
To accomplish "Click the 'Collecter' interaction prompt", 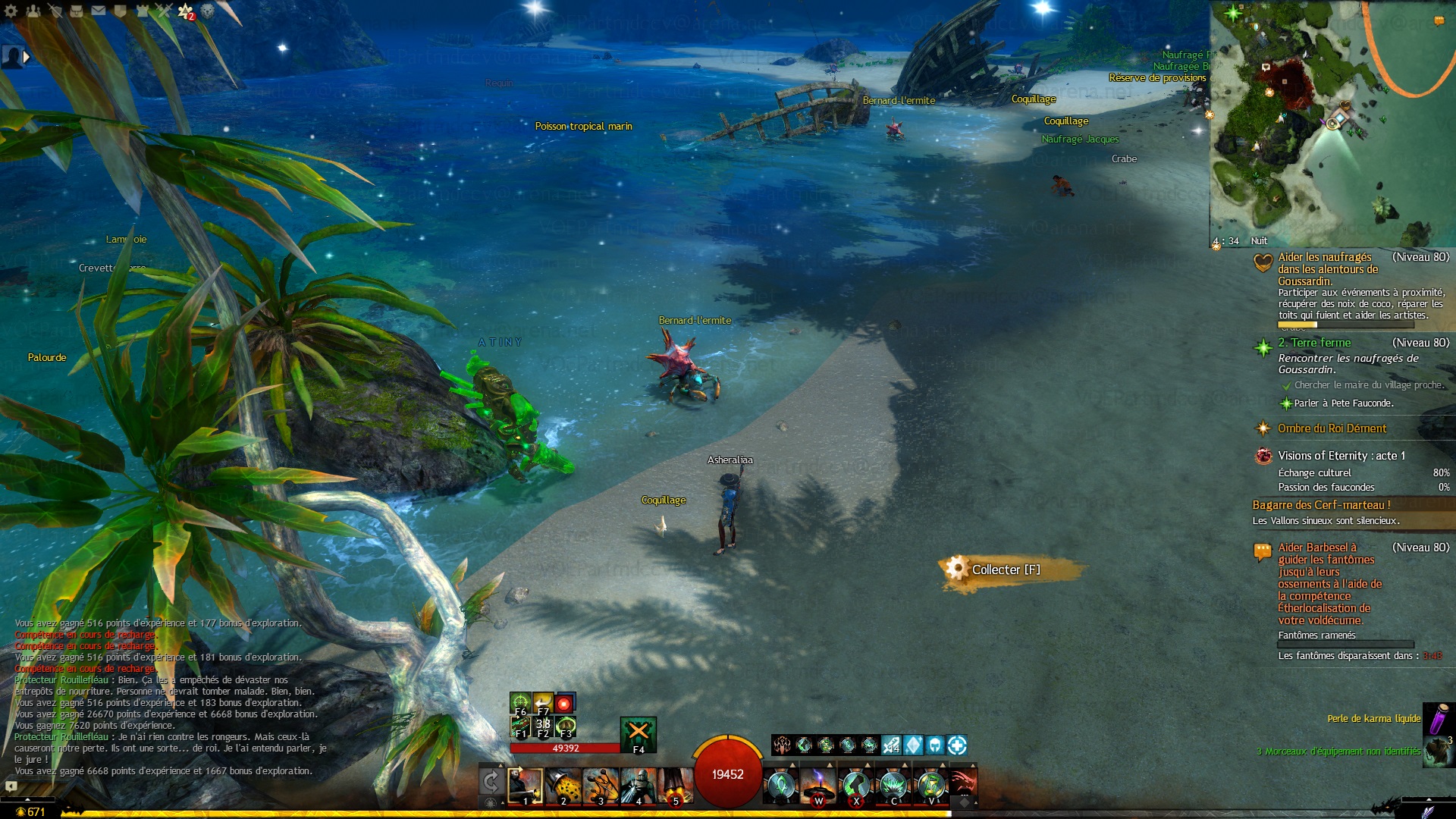I will click(x=1006, y=570).
